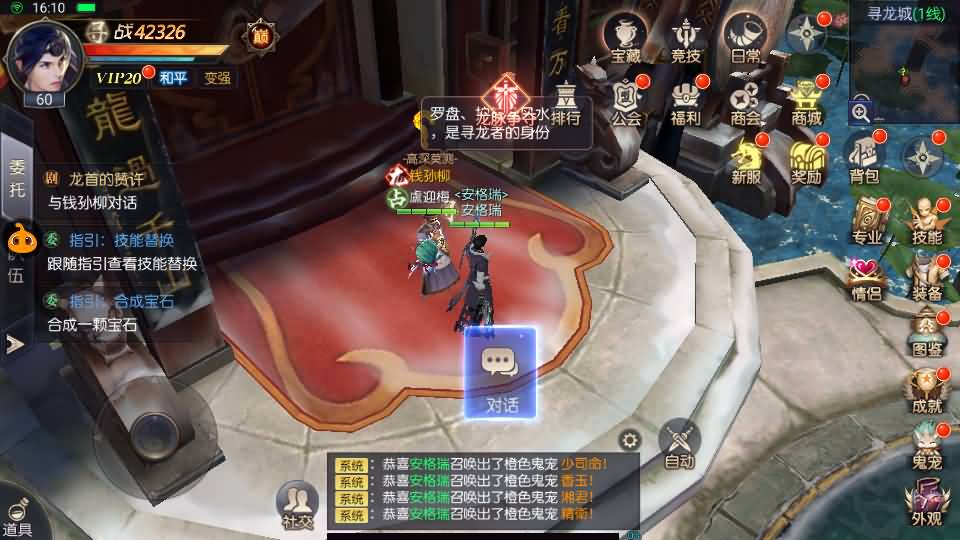Open the 装备 equipment menu
The height and width of the screenshot is (540, 960).
[x=926, y=277]
